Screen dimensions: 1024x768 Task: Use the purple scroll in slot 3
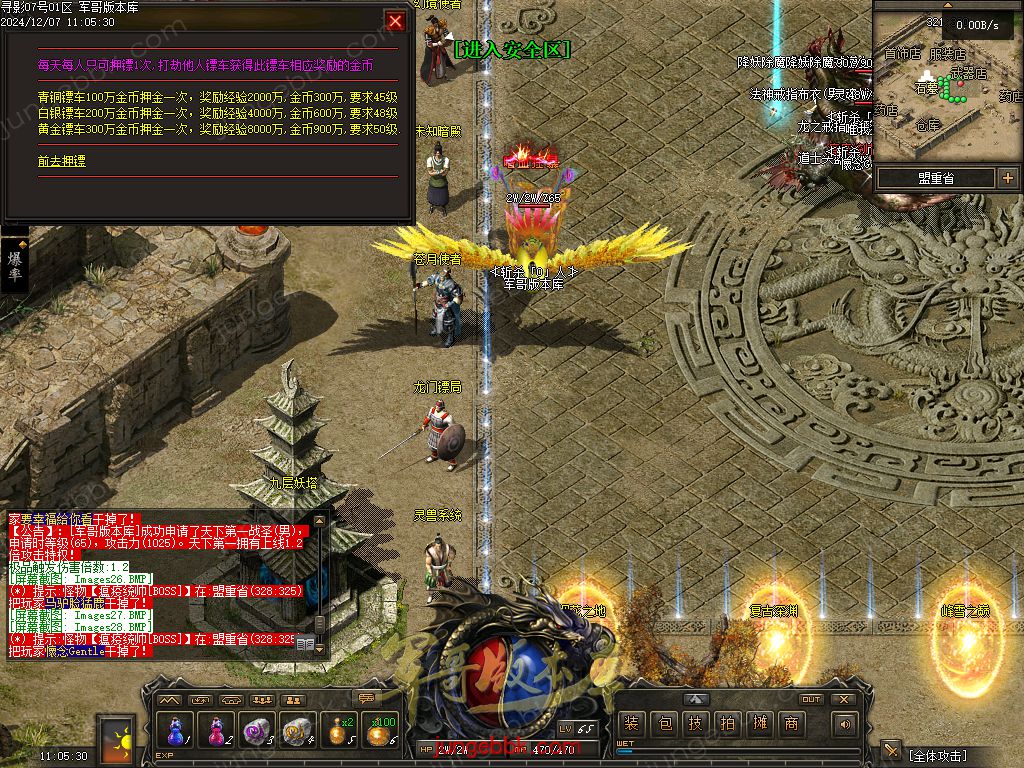tap(257, 729)
